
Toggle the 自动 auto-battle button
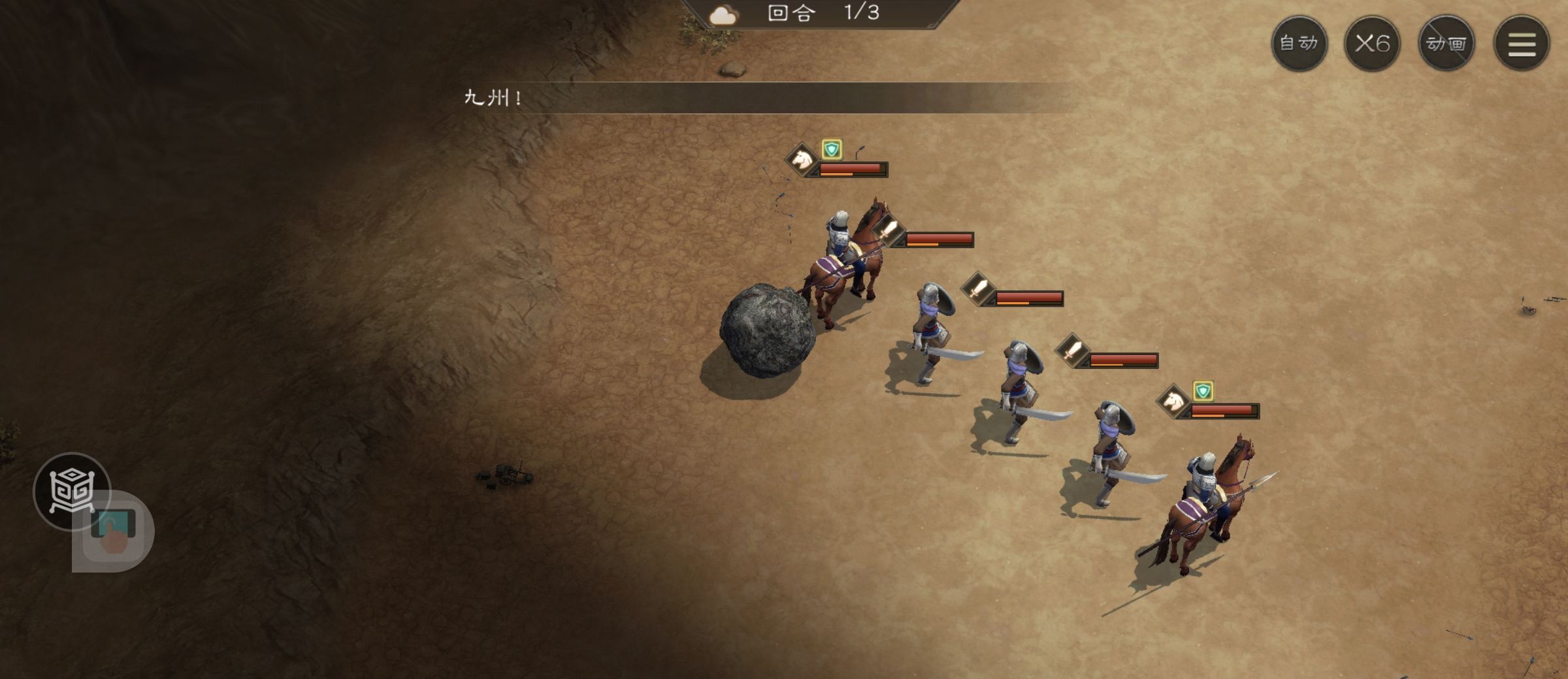(1299, 44)
